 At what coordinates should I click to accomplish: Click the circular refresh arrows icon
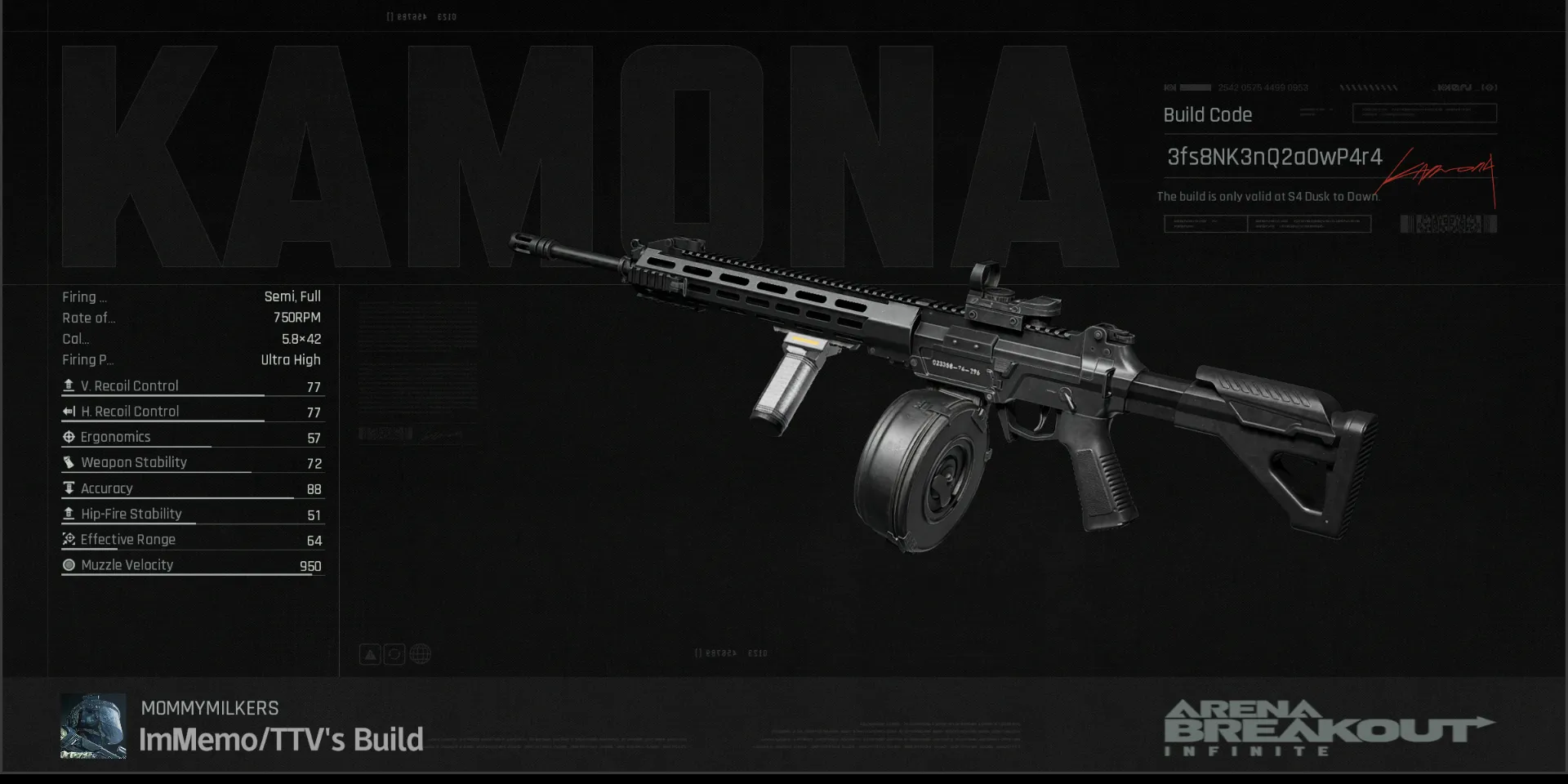point(394,654)
